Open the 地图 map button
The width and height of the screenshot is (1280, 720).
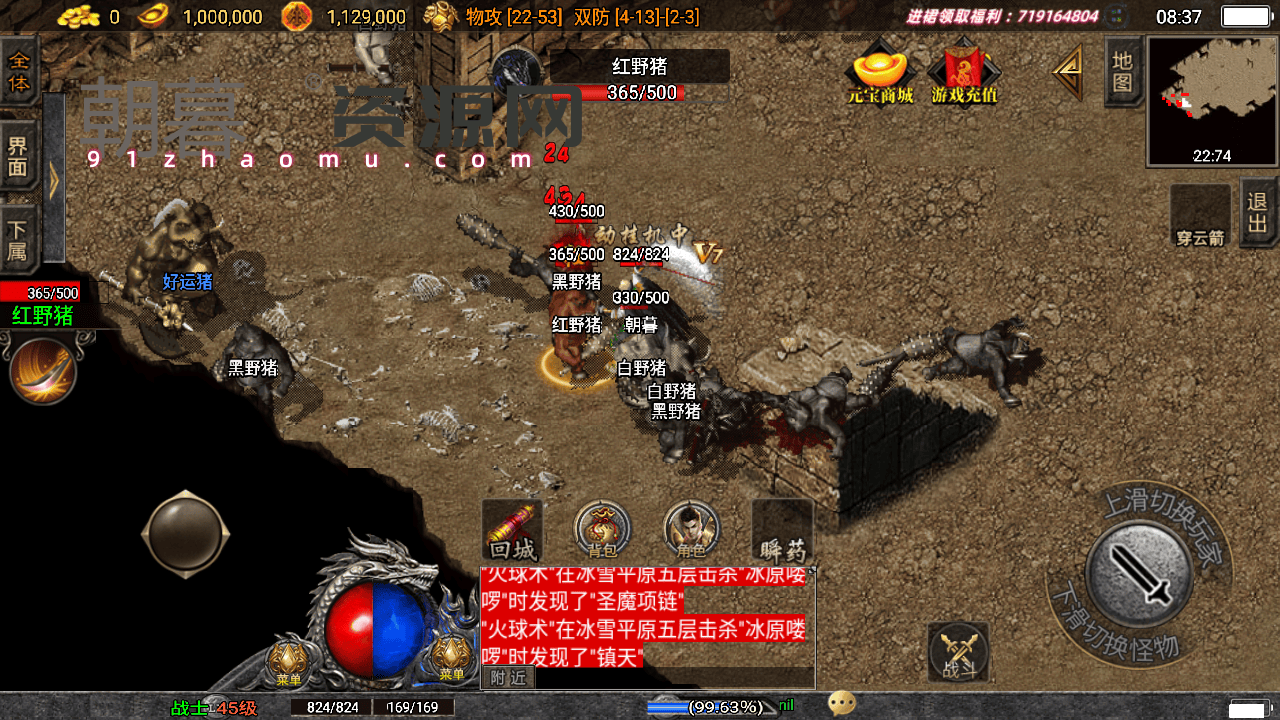(x=1123, y=72)
